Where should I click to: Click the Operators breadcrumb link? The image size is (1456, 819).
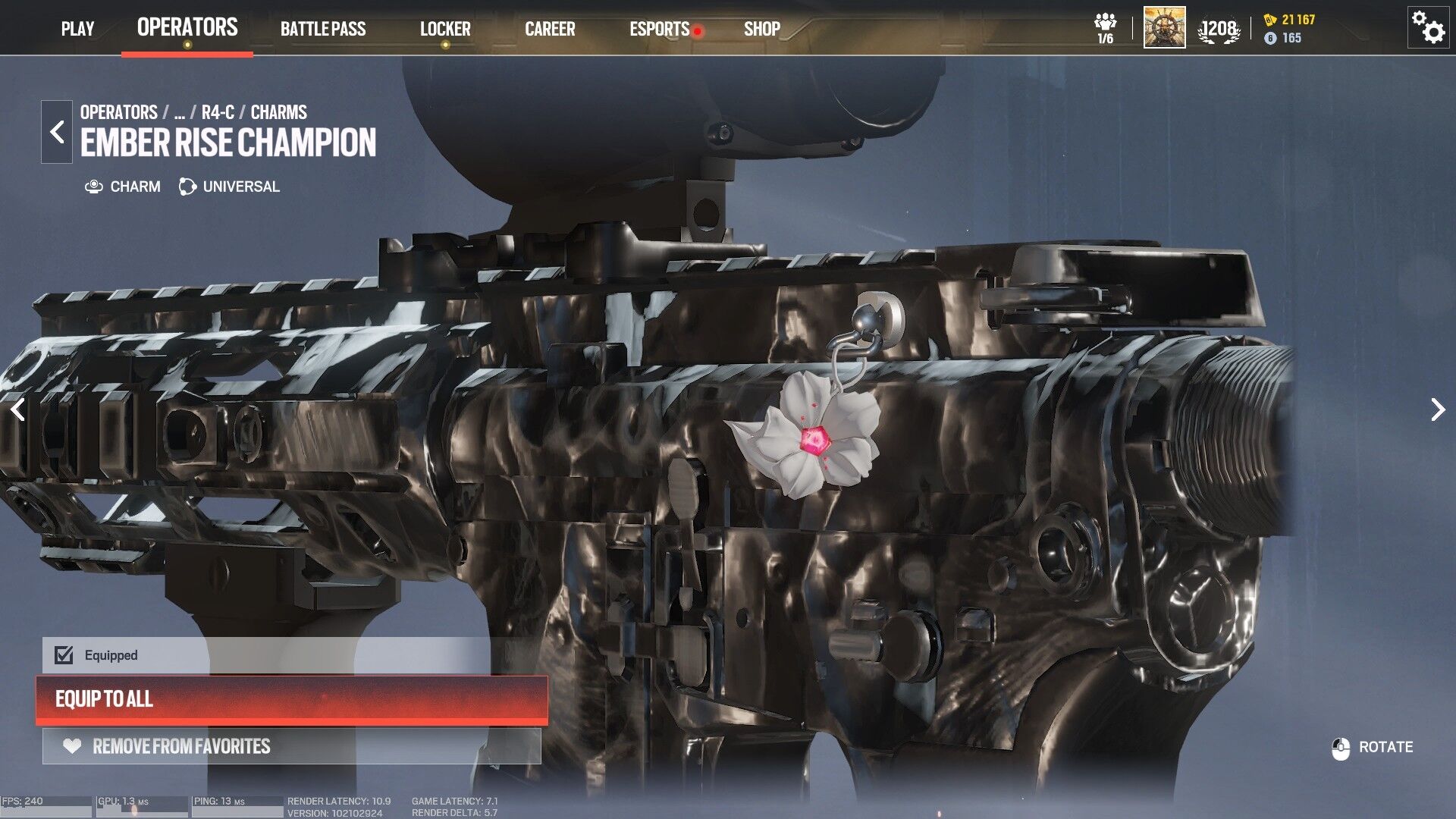119,112
